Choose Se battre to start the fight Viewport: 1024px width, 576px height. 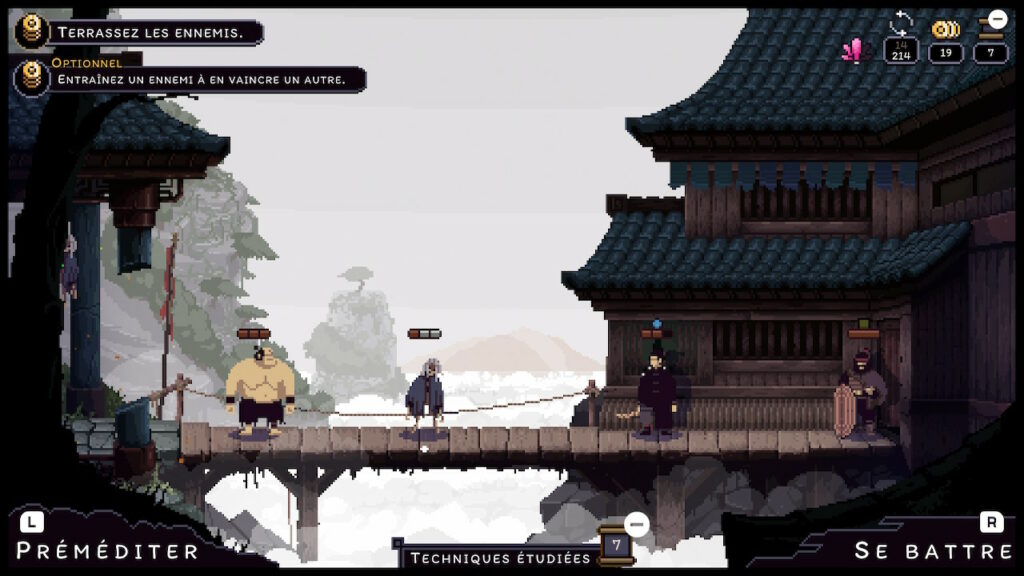(x=933, y=550)
